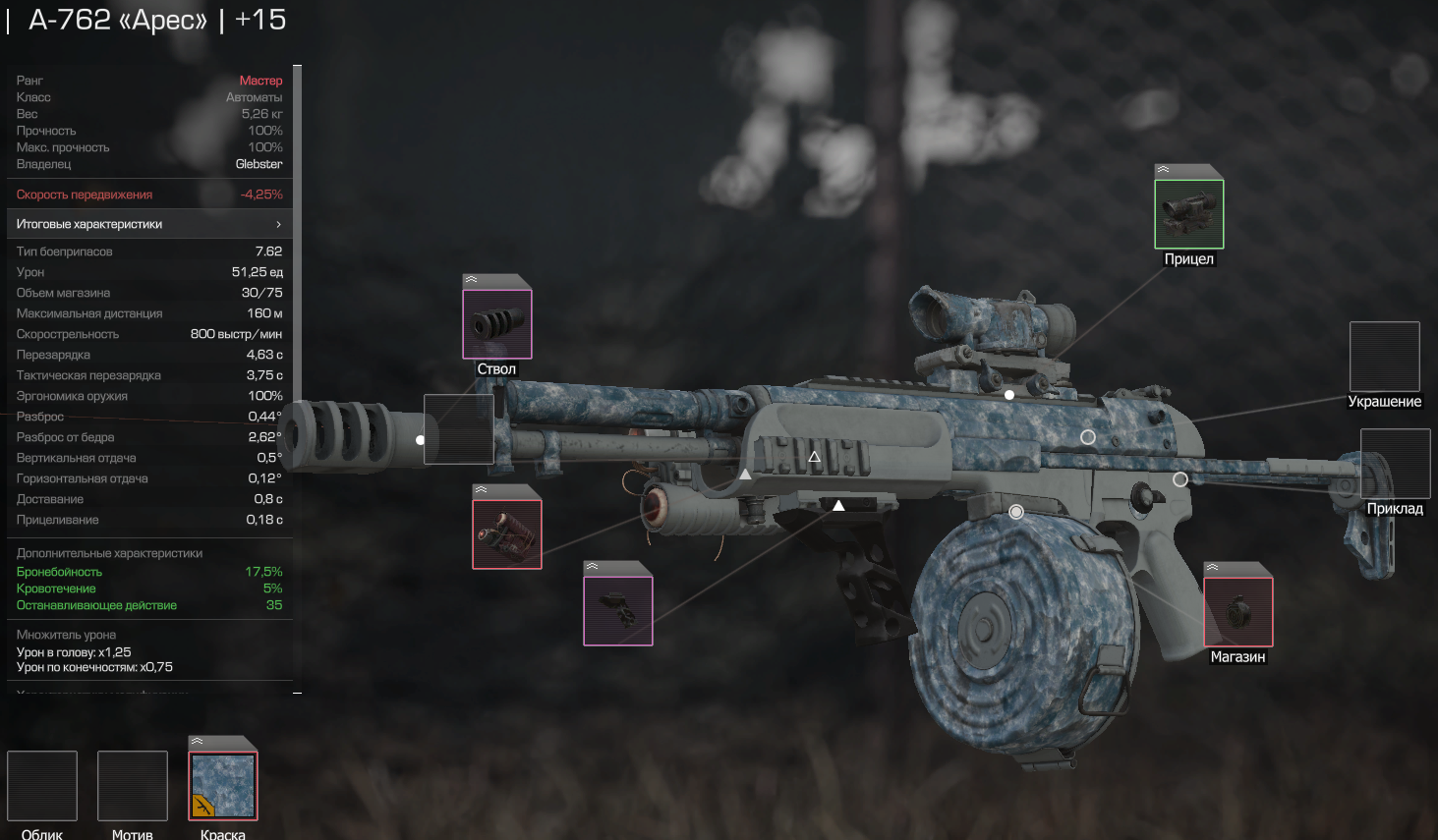Select the flashlight attachment slot with red border

[x=507, y=534]
